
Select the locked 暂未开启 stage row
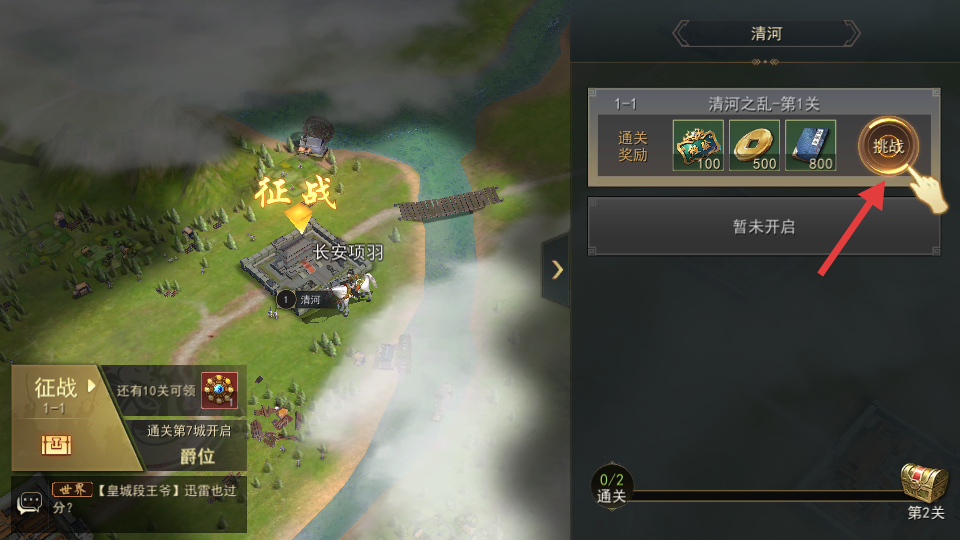(763, 226)
